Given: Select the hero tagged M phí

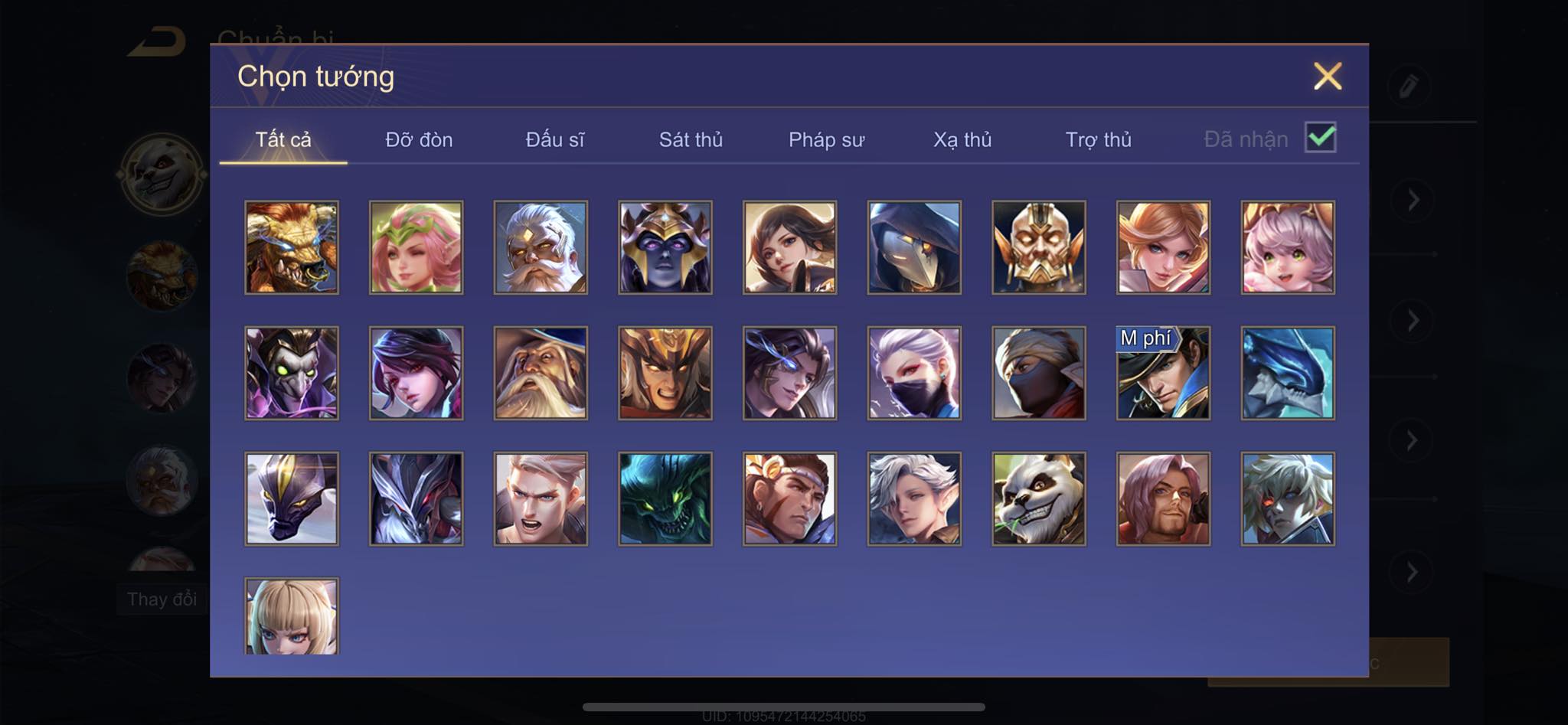Looking at the screenshot, I should (x=1163, y=373).
